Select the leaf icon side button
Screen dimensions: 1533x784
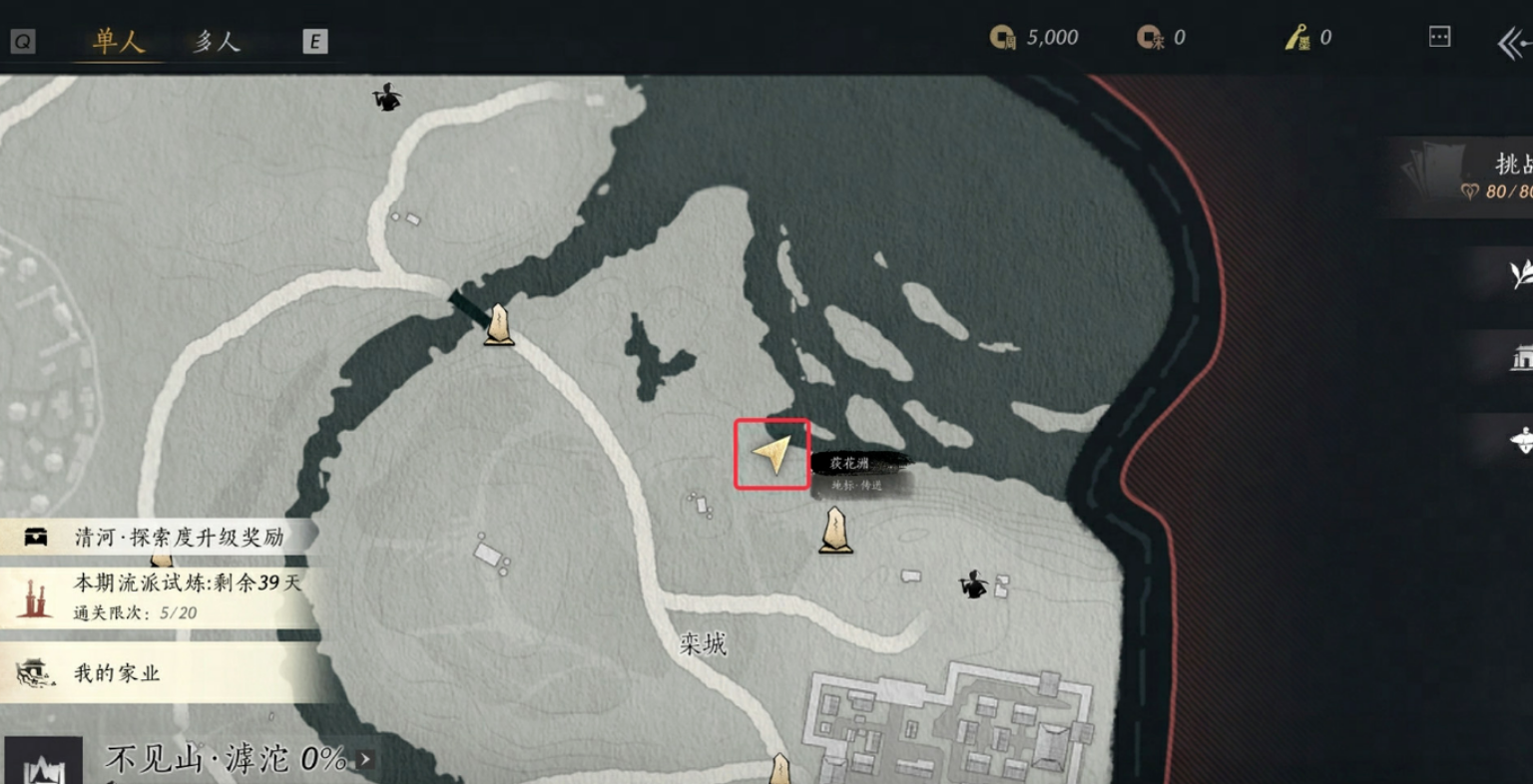pyautogui.click(x=1521, y=272)
